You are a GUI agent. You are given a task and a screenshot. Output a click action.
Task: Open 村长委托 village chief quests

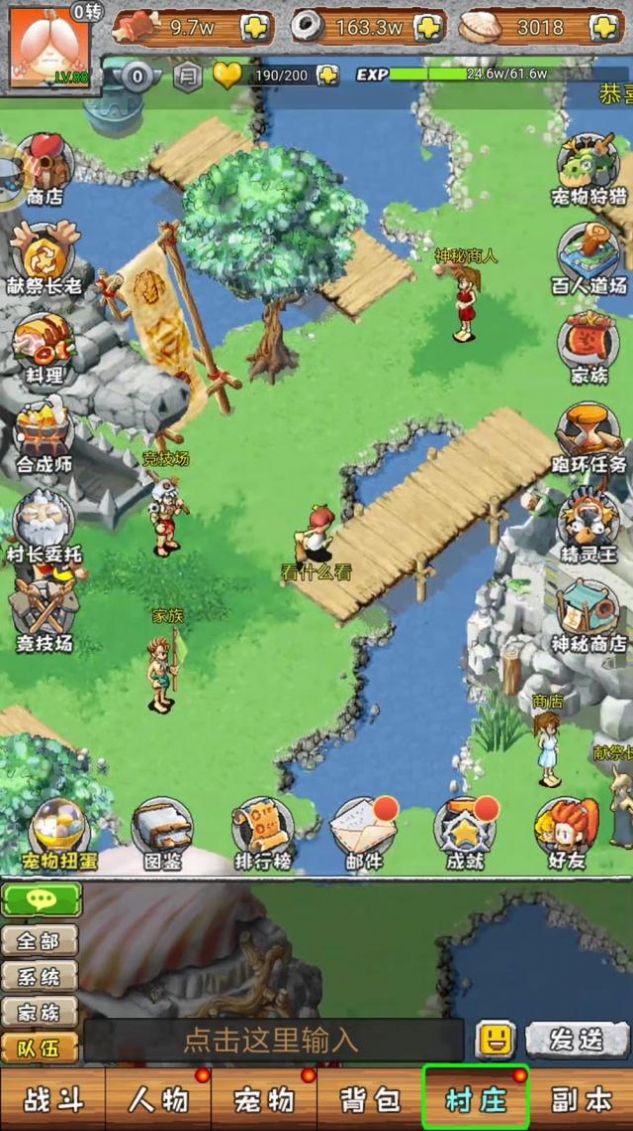43,525
